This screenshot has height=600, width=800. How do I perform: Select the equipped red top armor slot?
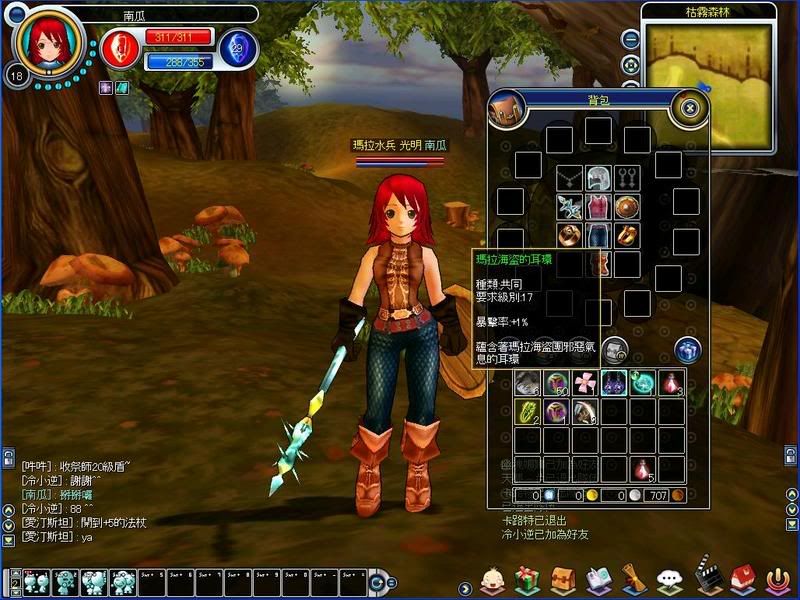pos(598,207)
